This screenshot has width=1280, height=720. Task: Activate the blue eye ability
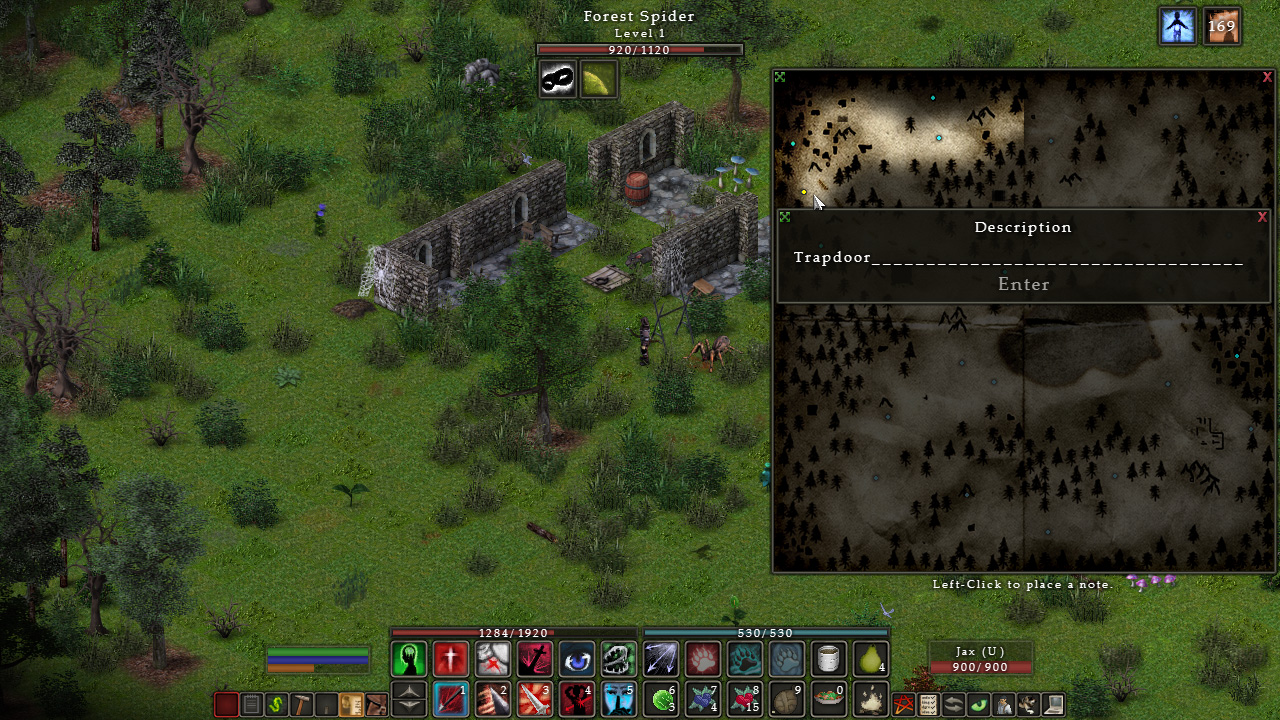point(577,659)
